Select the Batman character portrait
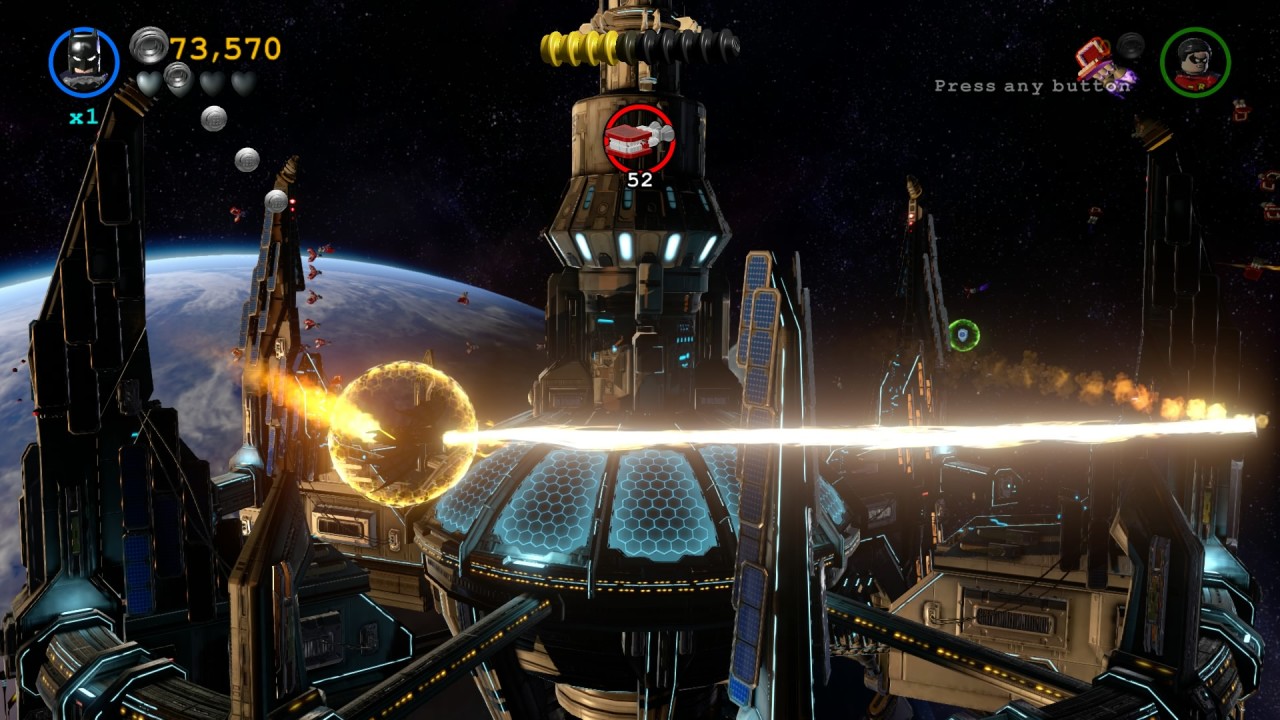Screen dimensions: 1280x720 click(84, 62)
